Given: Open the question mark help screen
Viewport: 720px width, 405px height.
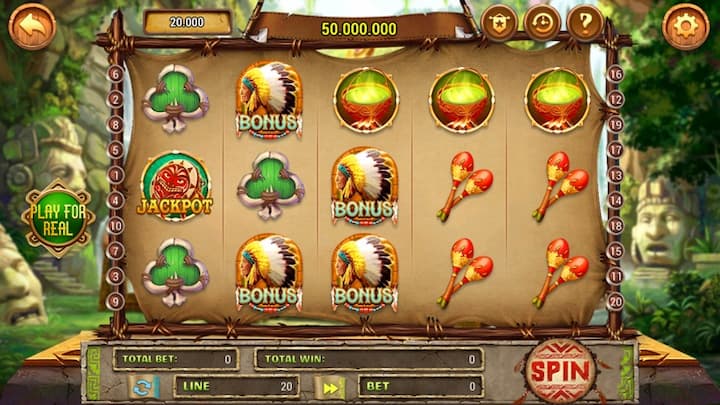Looking at the screenshot, I should 585,23.
